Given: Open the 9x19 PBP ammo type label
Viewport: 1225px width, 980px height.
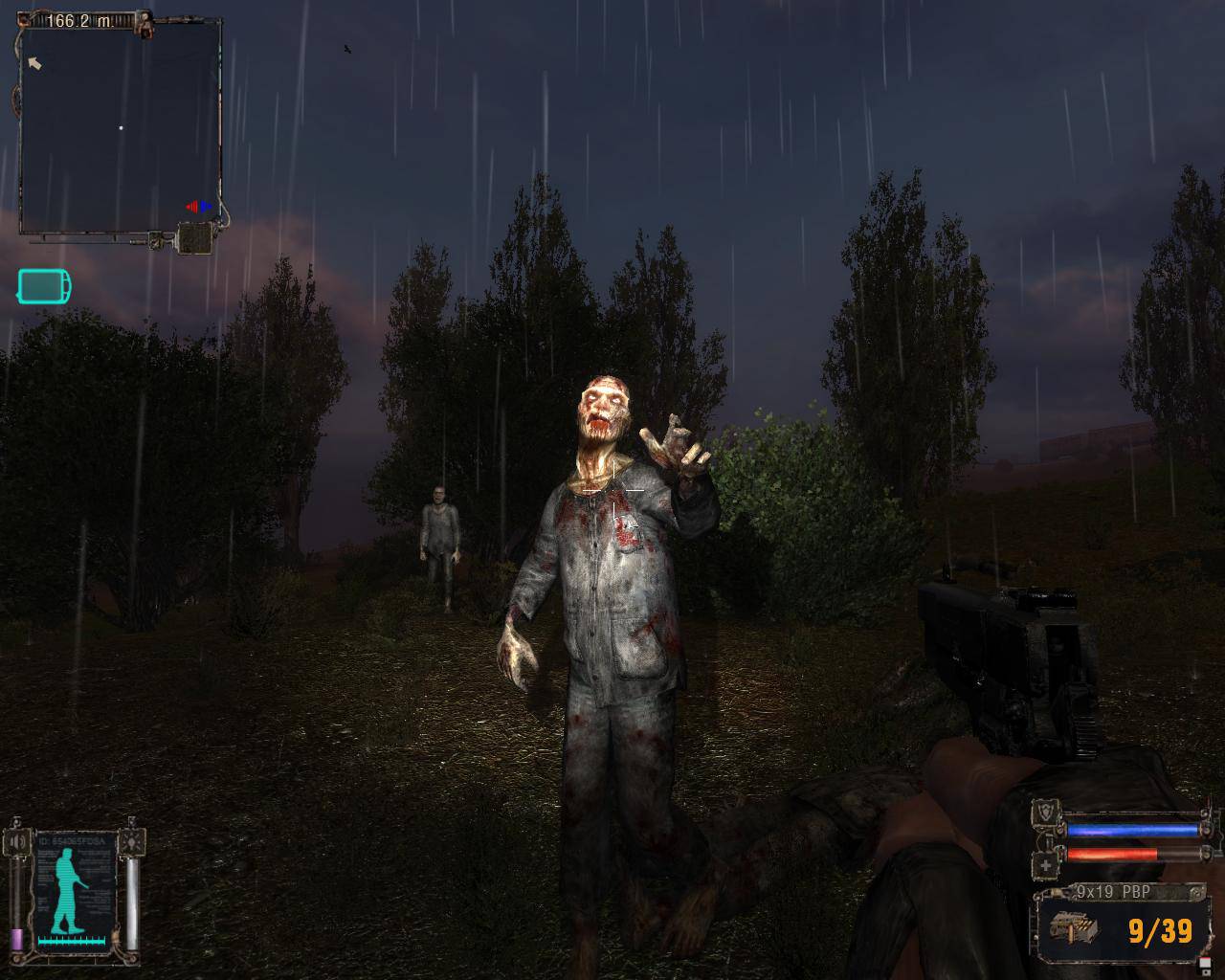Looking at the screenshot, I should tap(1113, 891).
